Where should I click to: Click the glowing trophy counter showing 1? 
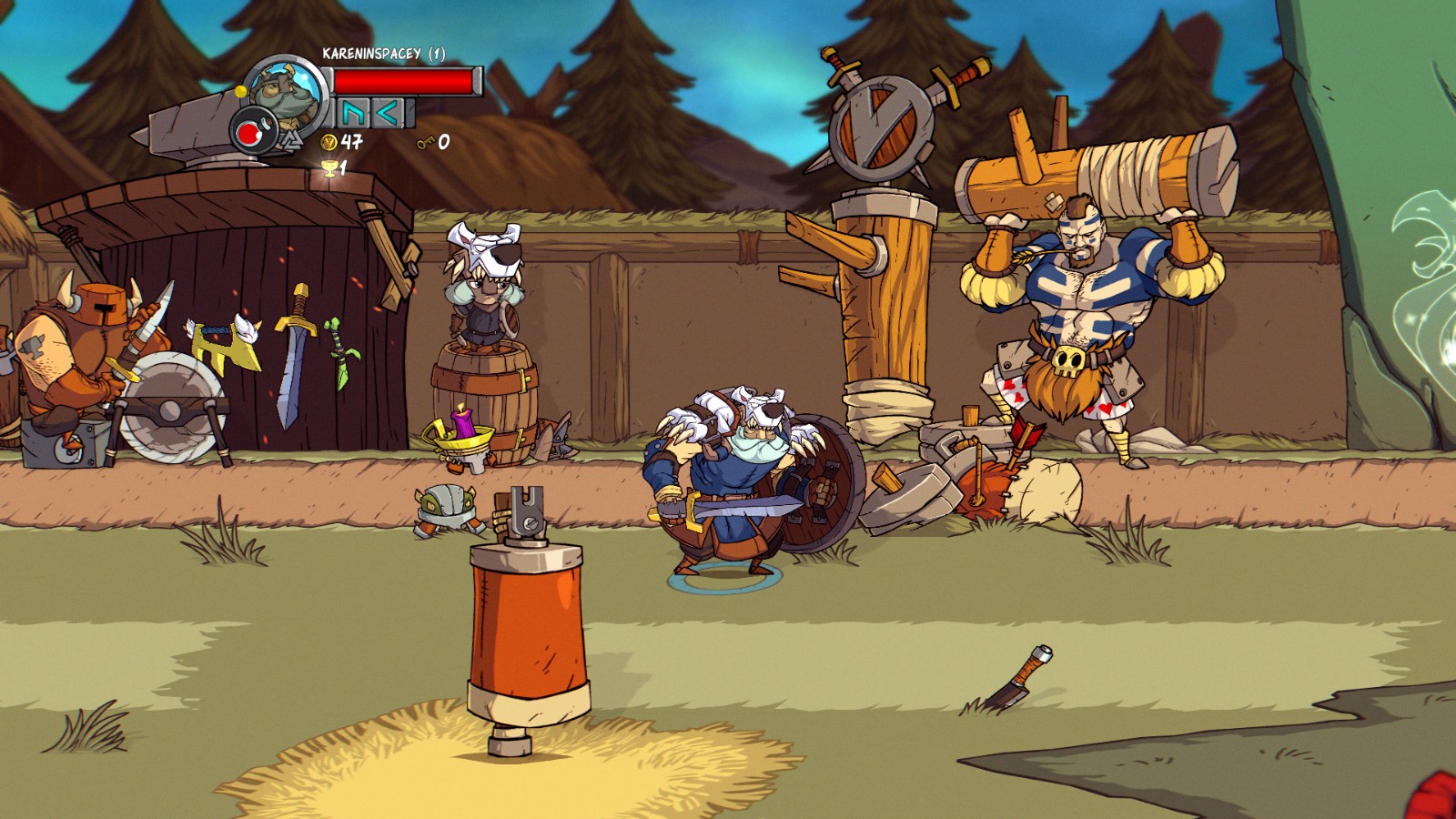[334, 169]
